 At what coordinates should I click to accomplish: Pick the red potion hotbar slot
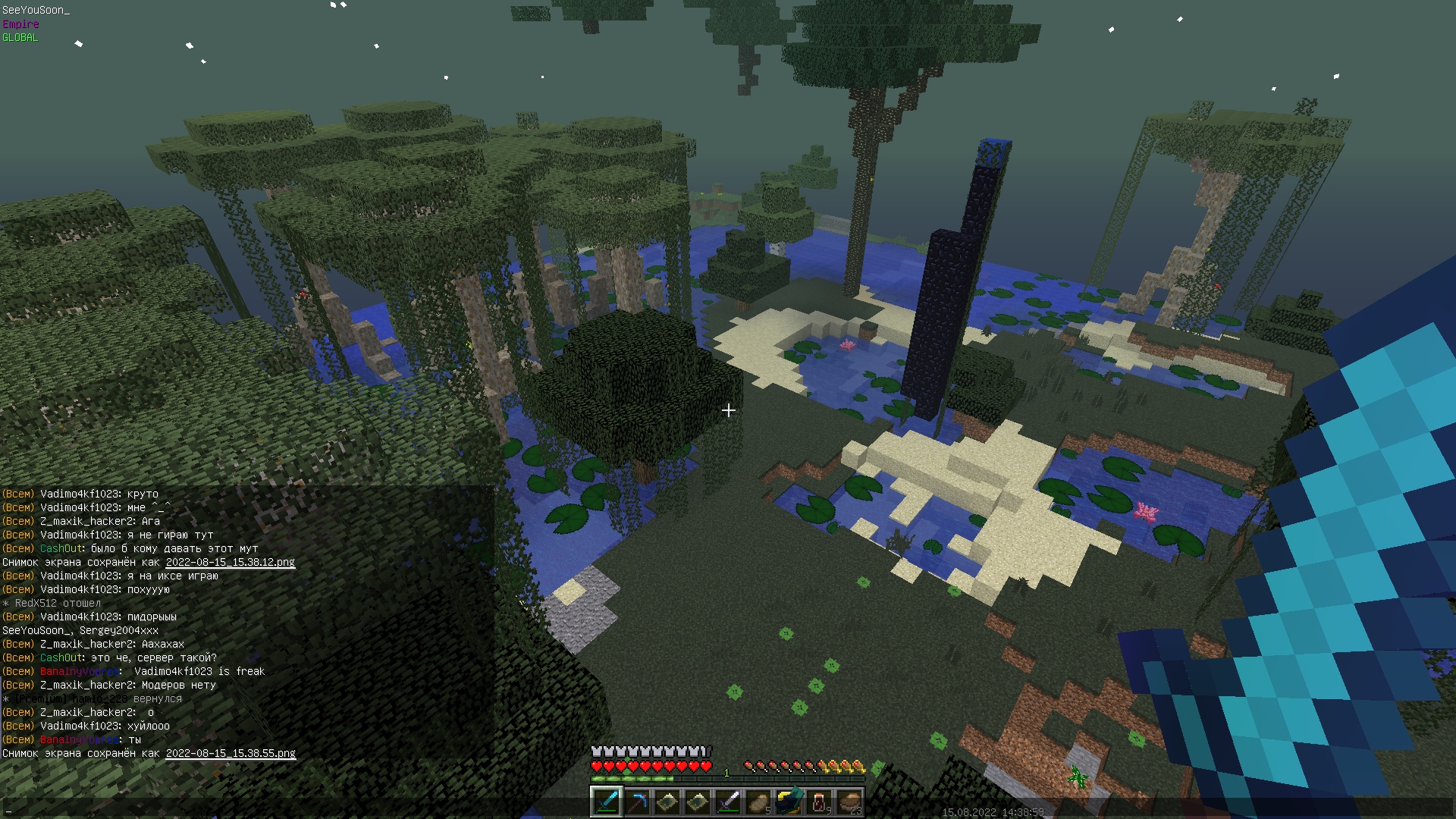pos(819,802)
